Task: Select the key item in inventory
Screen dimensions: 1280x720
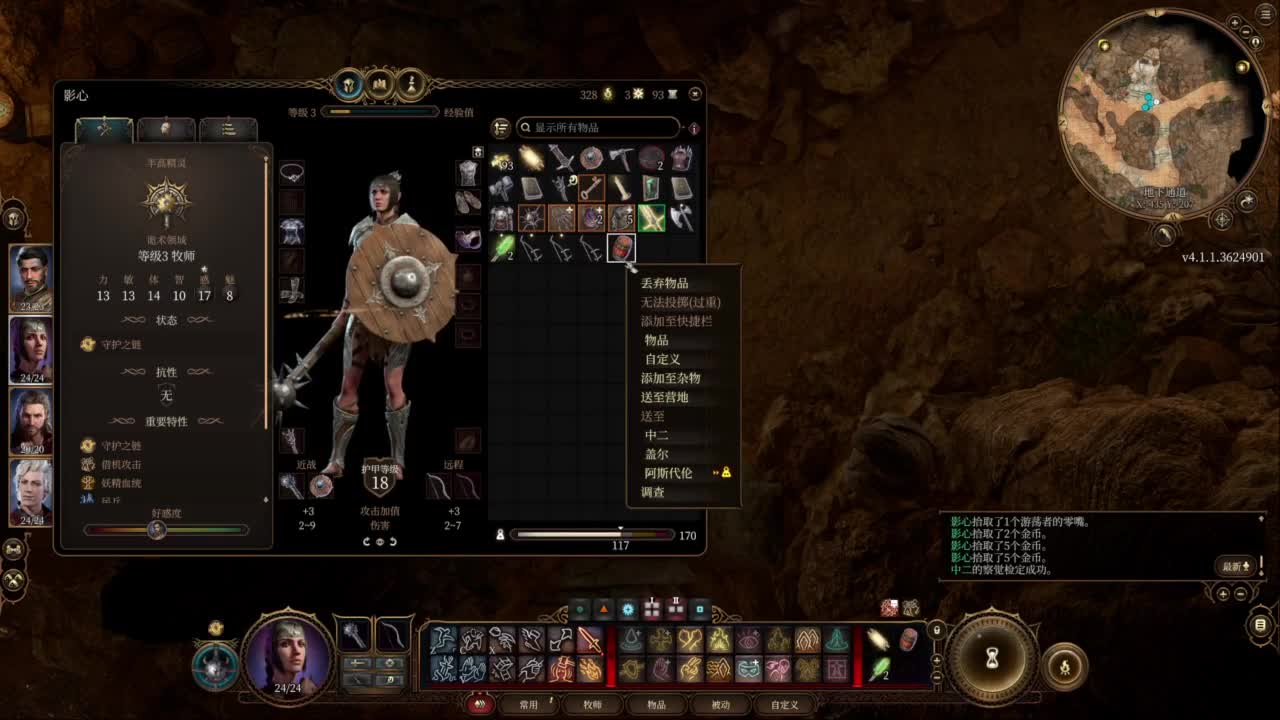Action: point(591,188)
